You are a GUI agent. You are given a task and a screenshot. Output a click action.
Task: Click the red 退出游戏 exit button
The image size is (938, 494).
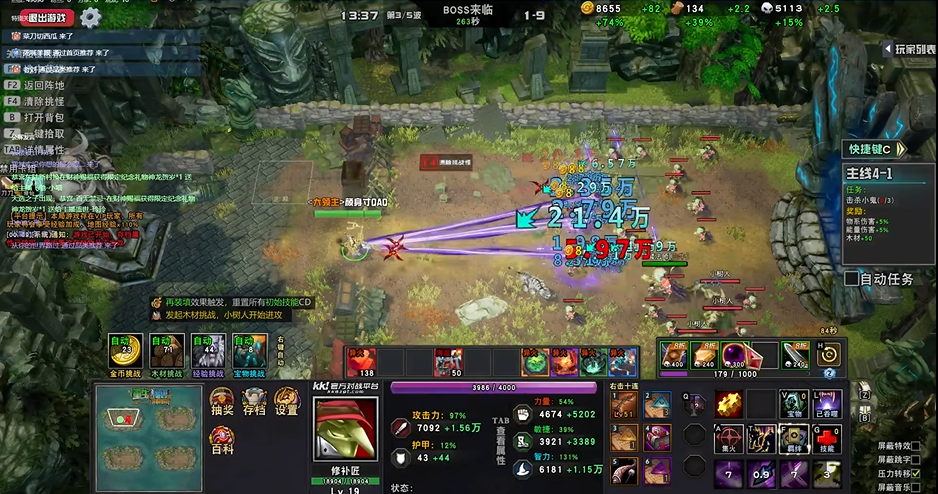45,17
